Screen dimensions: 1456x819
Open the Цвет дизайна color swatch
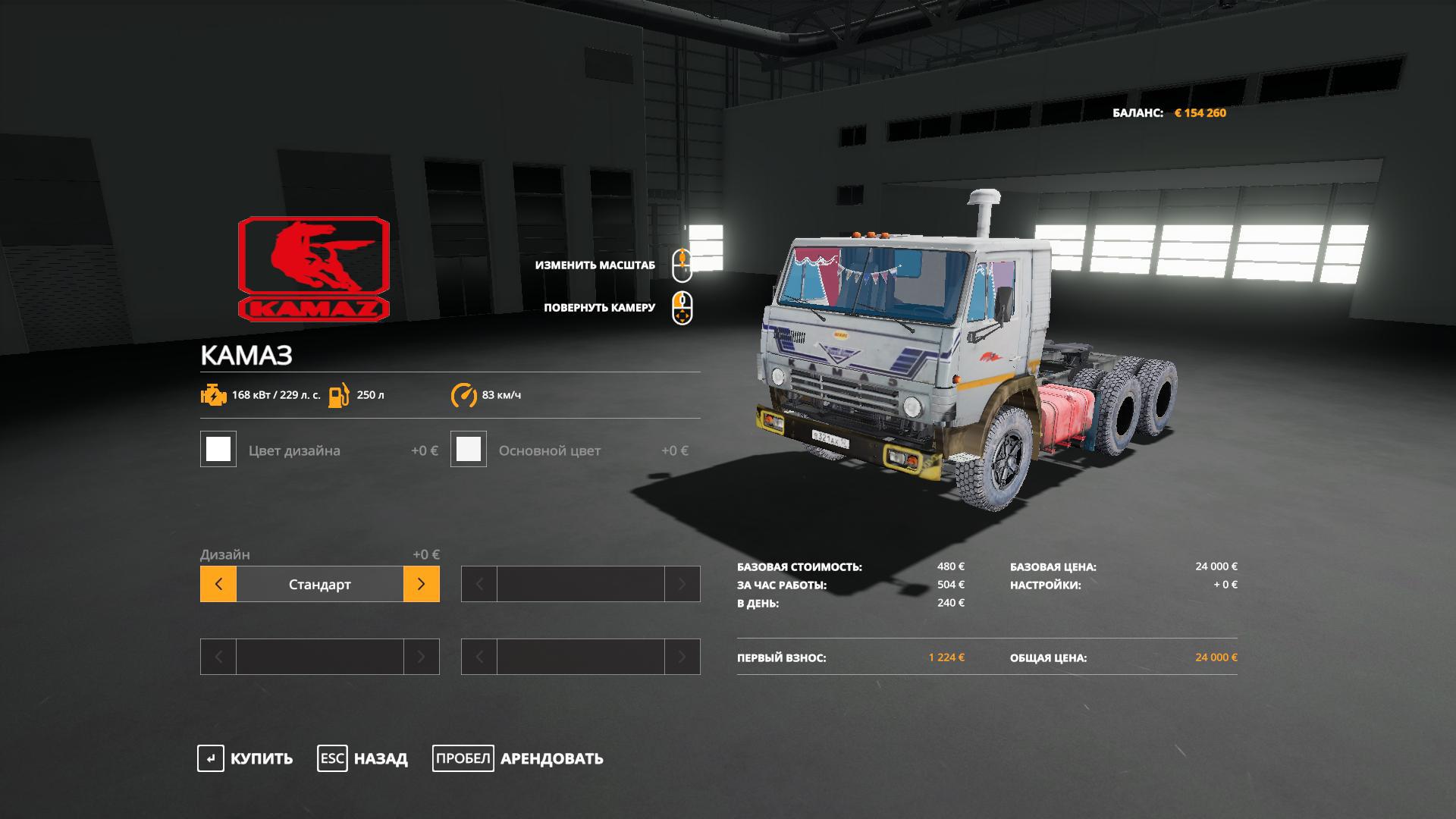pos(218,450)
